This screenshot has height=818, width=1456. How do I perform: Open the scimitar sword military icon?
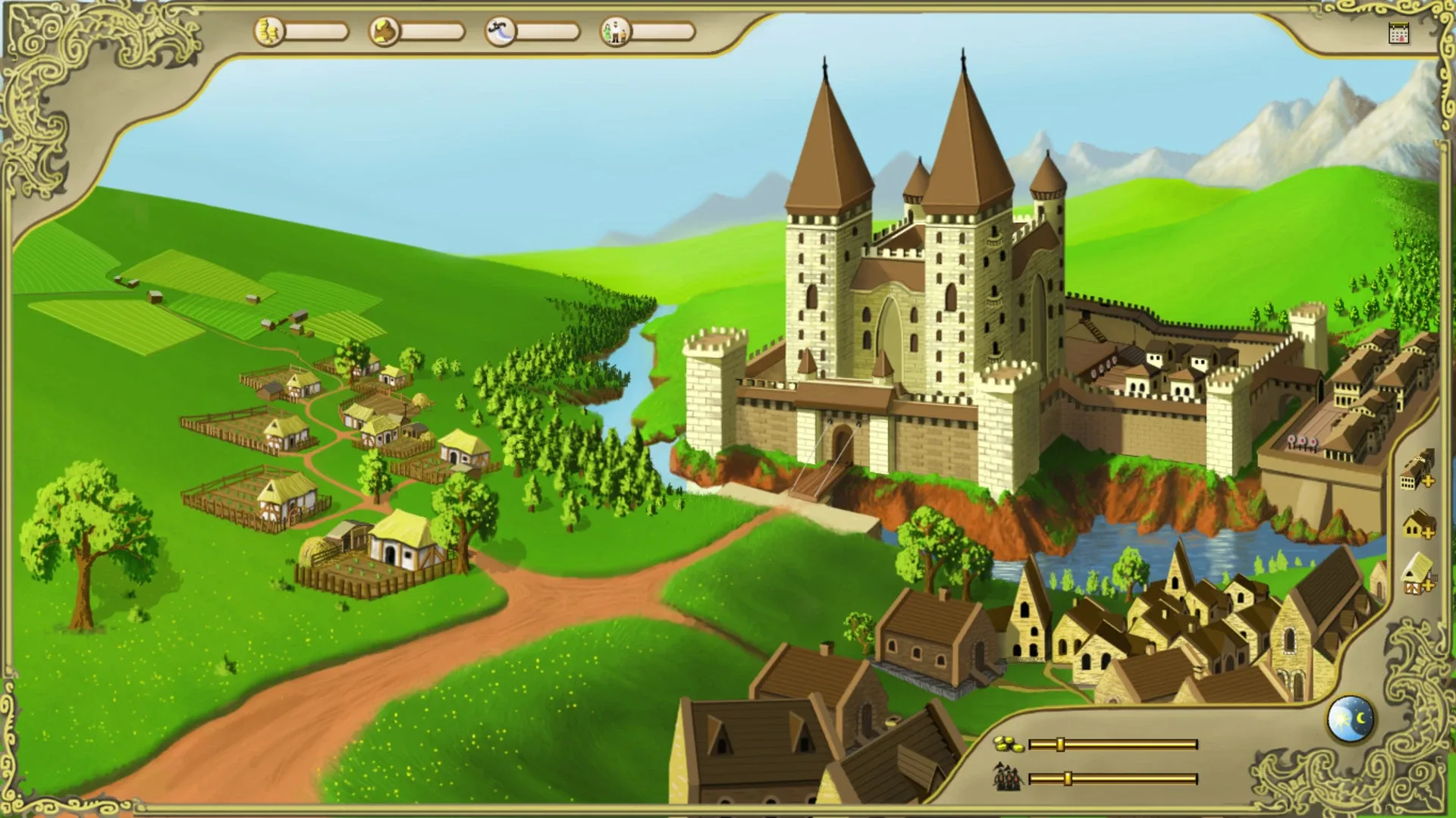(500, 32)
